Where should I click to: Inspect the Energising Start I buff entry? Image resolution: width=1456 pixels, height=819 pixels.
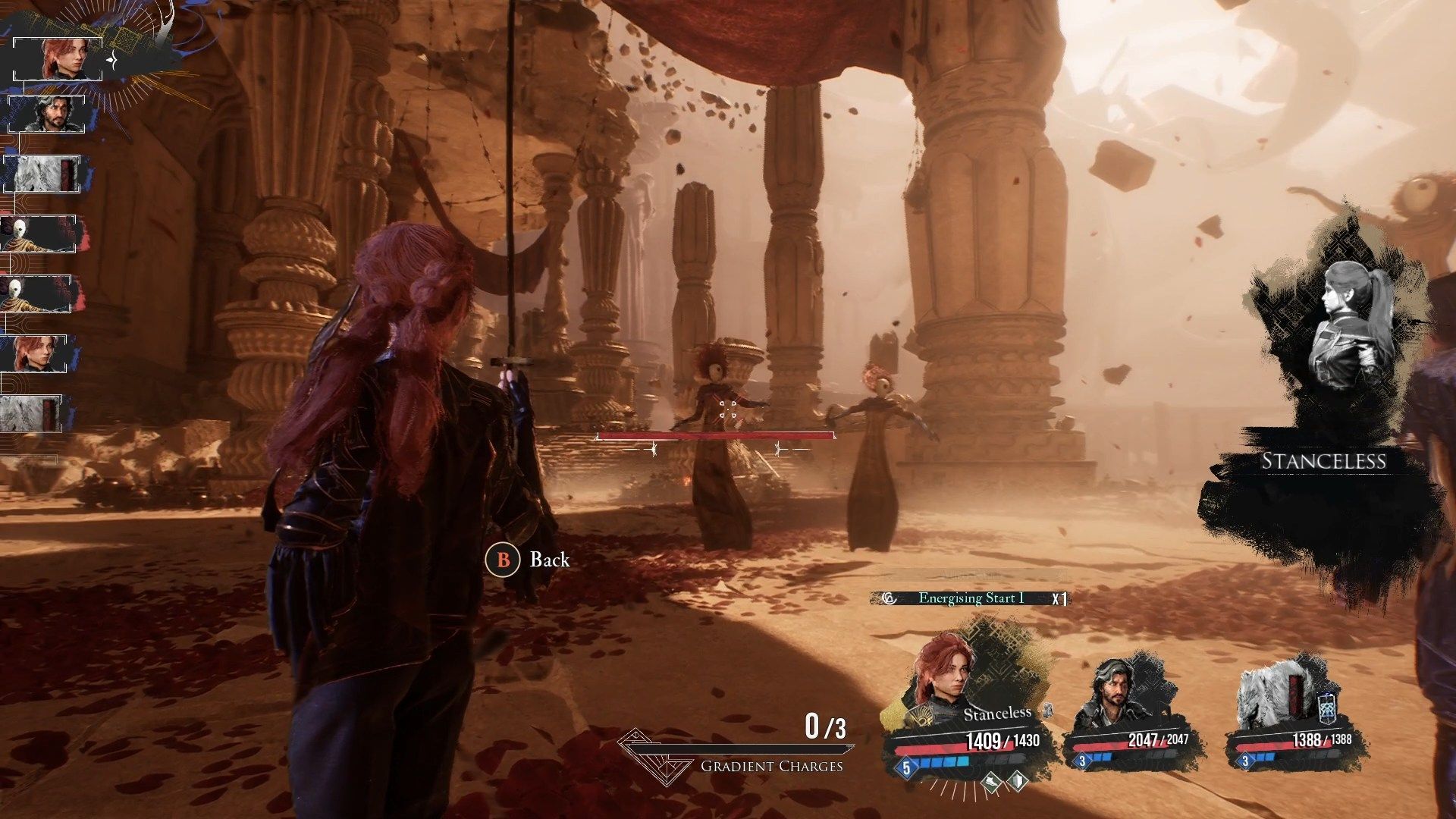971,598
